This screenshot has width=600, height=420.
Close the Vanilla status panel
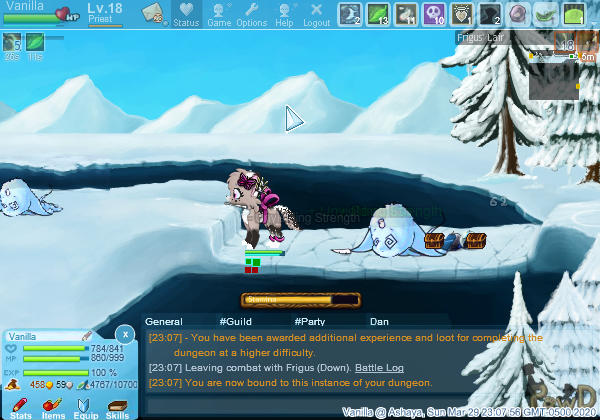[x=124, y=334]
